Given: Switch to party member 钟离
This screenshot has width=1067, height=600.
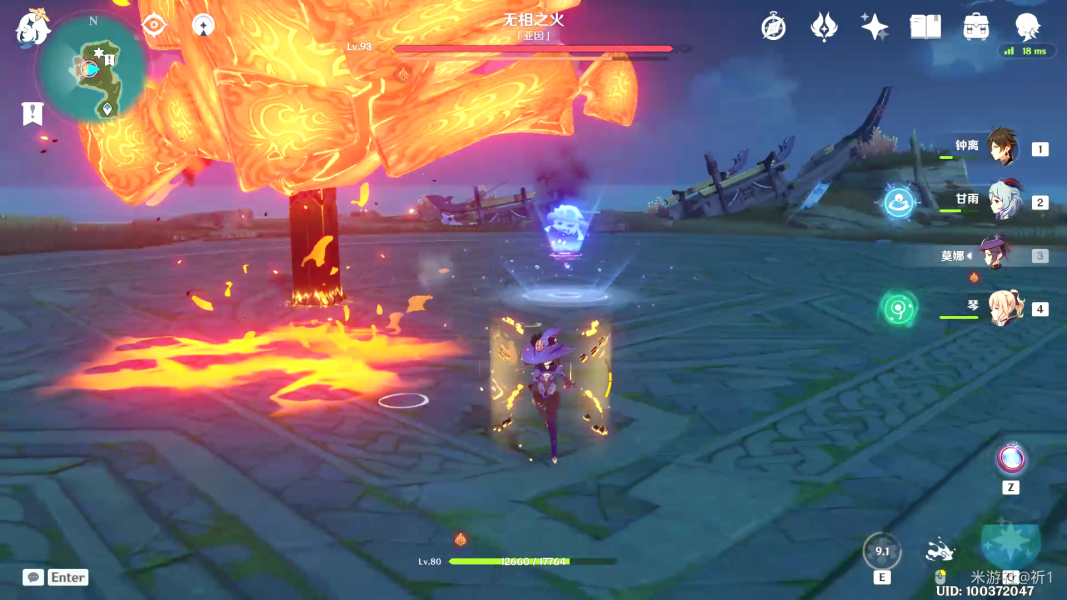Looking at the screenshot, I should (x=1001, y=148).
